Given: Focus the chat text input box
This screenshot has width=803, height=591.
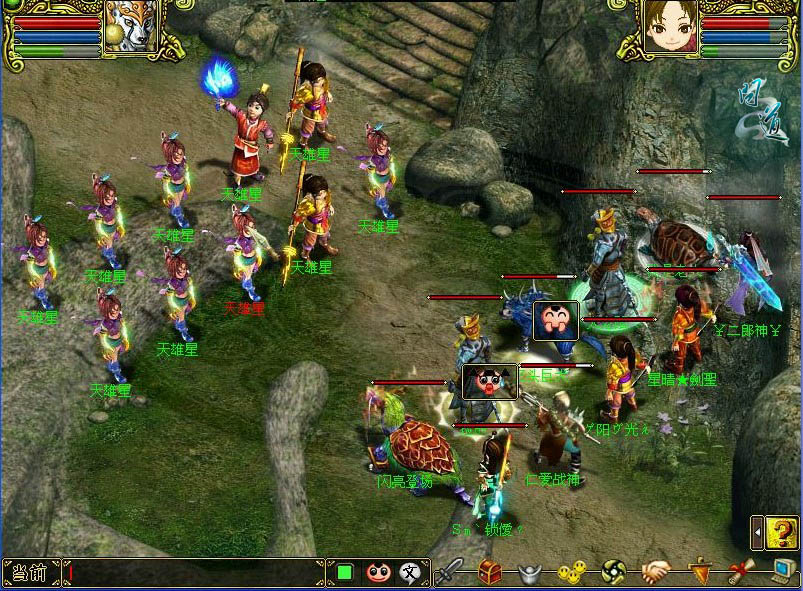Looking at the screenshot, I should [195, 573].
